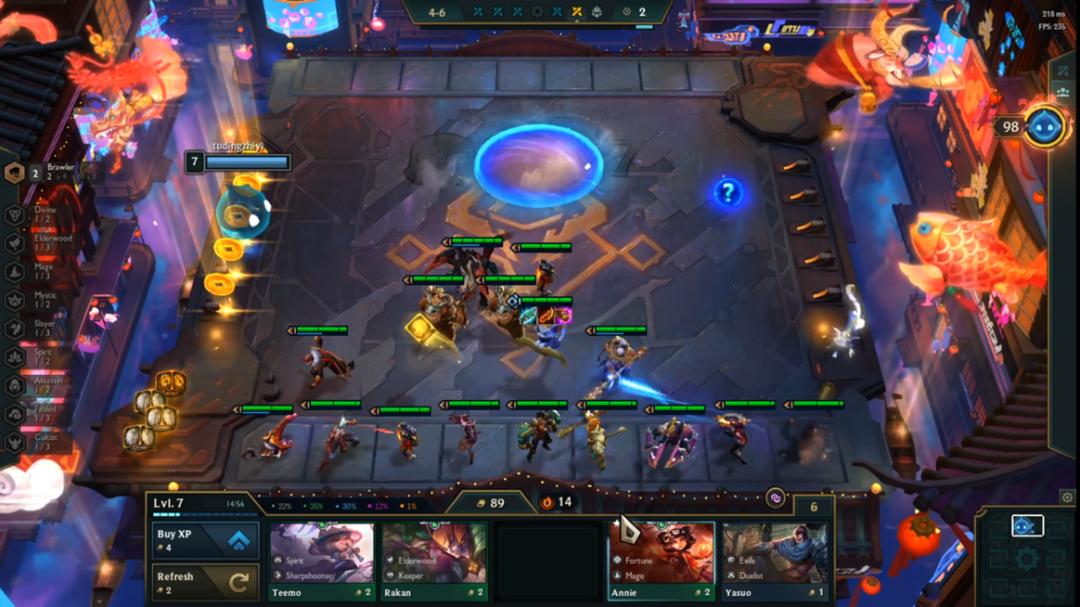This screenshot has width=1080, height=607.
Task: Open settings via the gear above the minimap
Action: pyautogui.click(x=1067, y=497)
